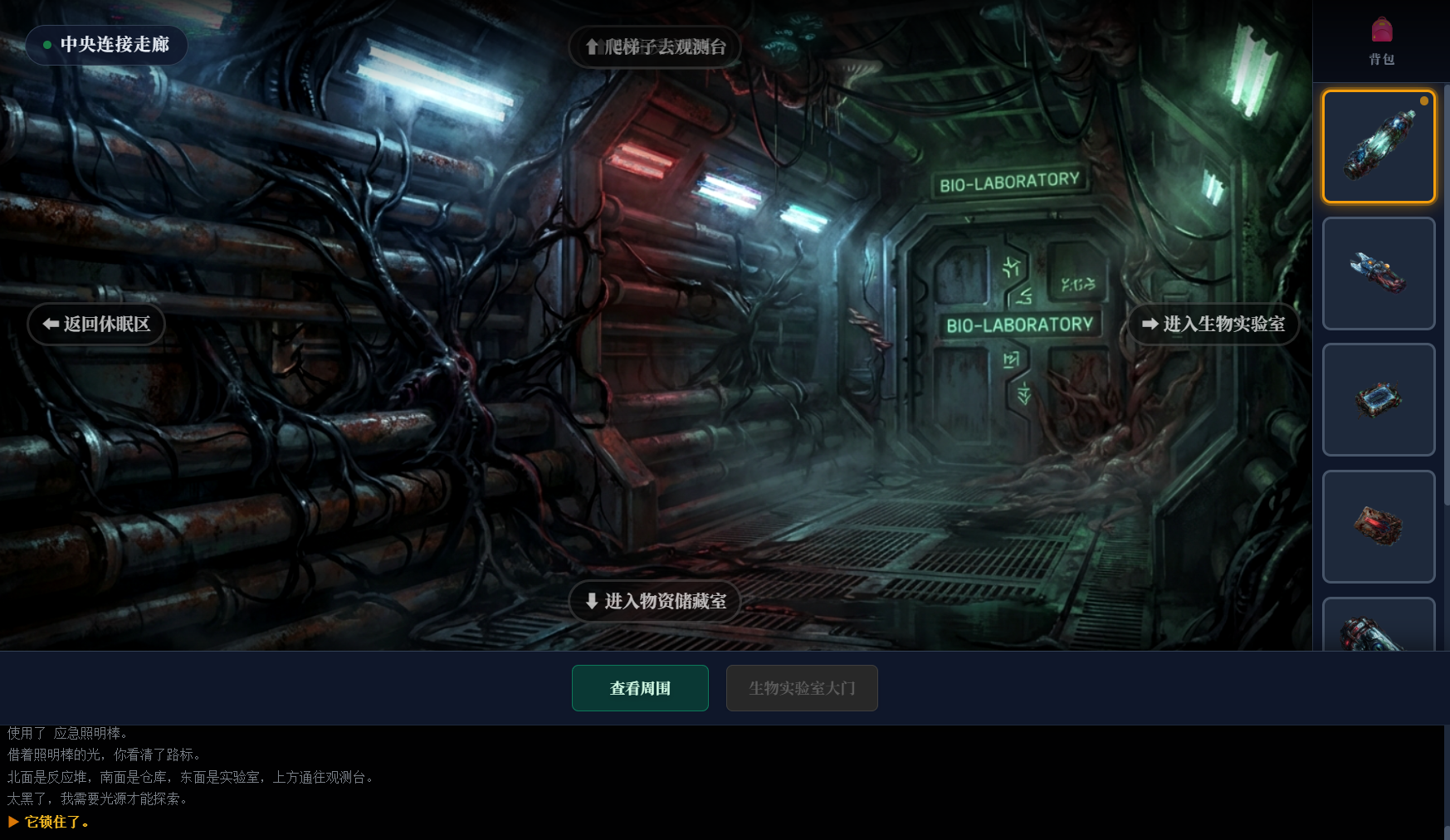Choose 进入生物实验室 to enter the lab
Image resolution: width=1450 pixels, height=840 pixels.
click(1213, 324)
